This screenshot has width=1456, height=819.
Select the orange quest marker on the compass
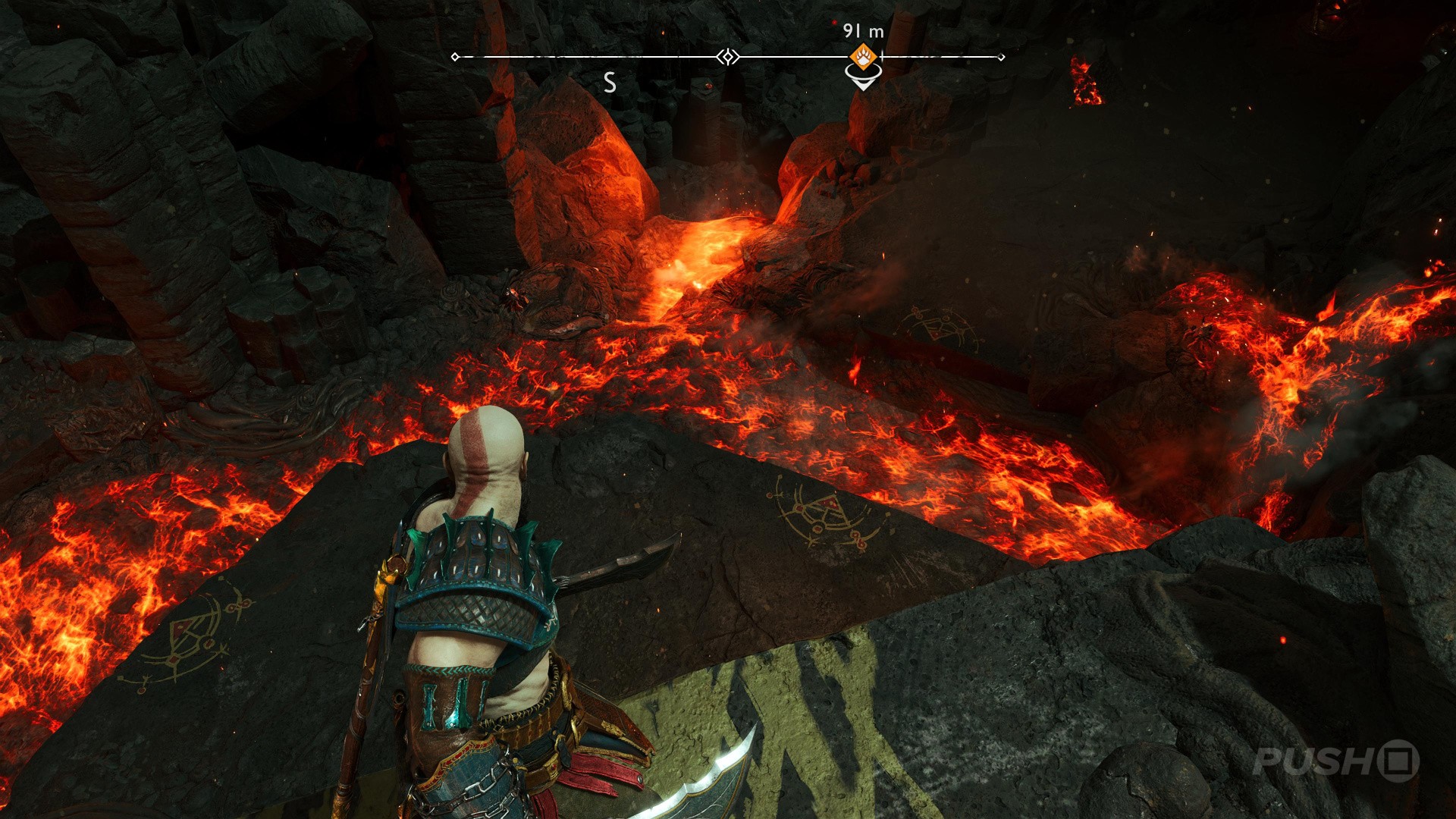pos(863,56)
